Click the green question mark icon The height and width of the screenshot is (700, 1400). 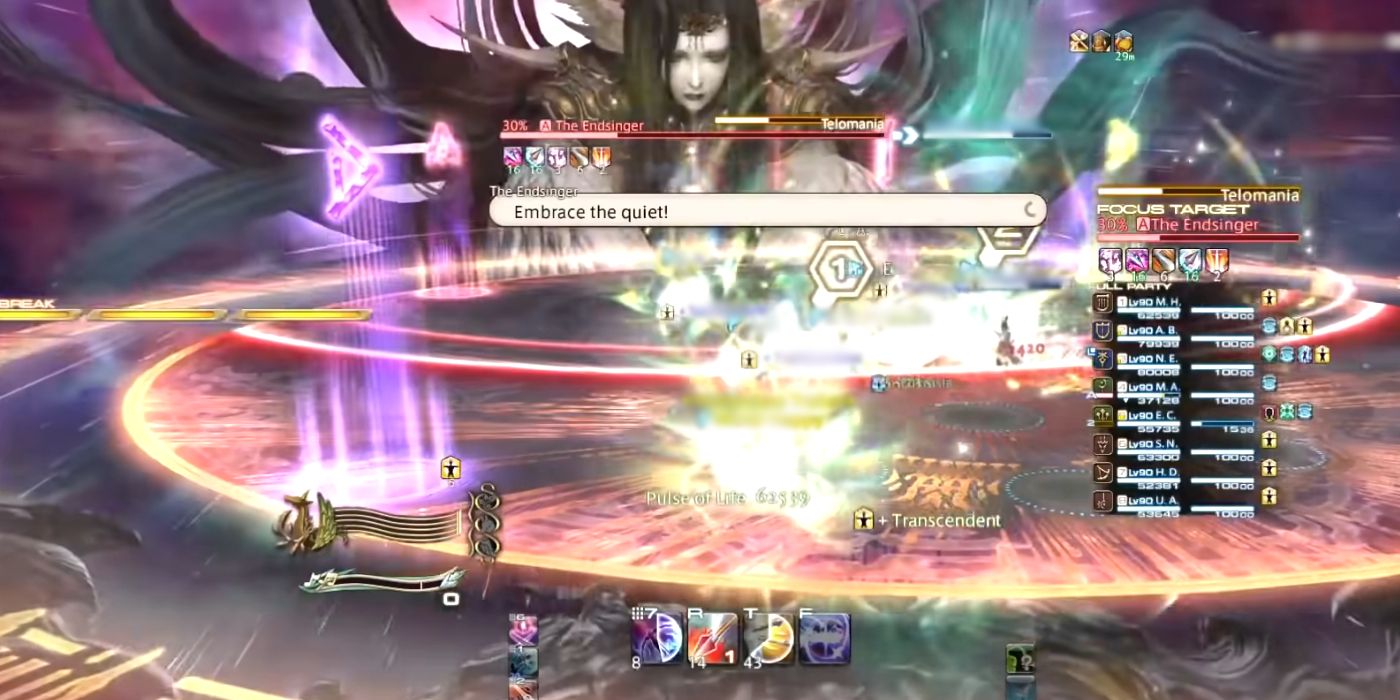(1020, 659)
